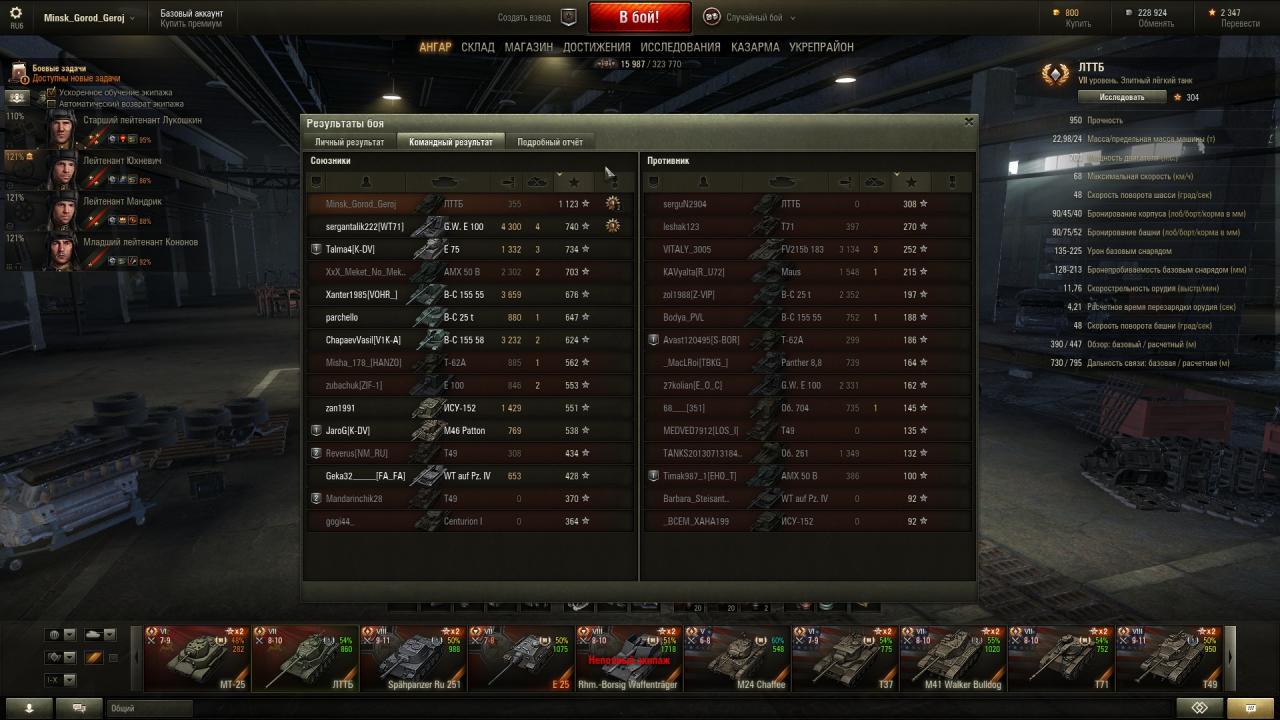Close the battle results window

click(968, 122)
